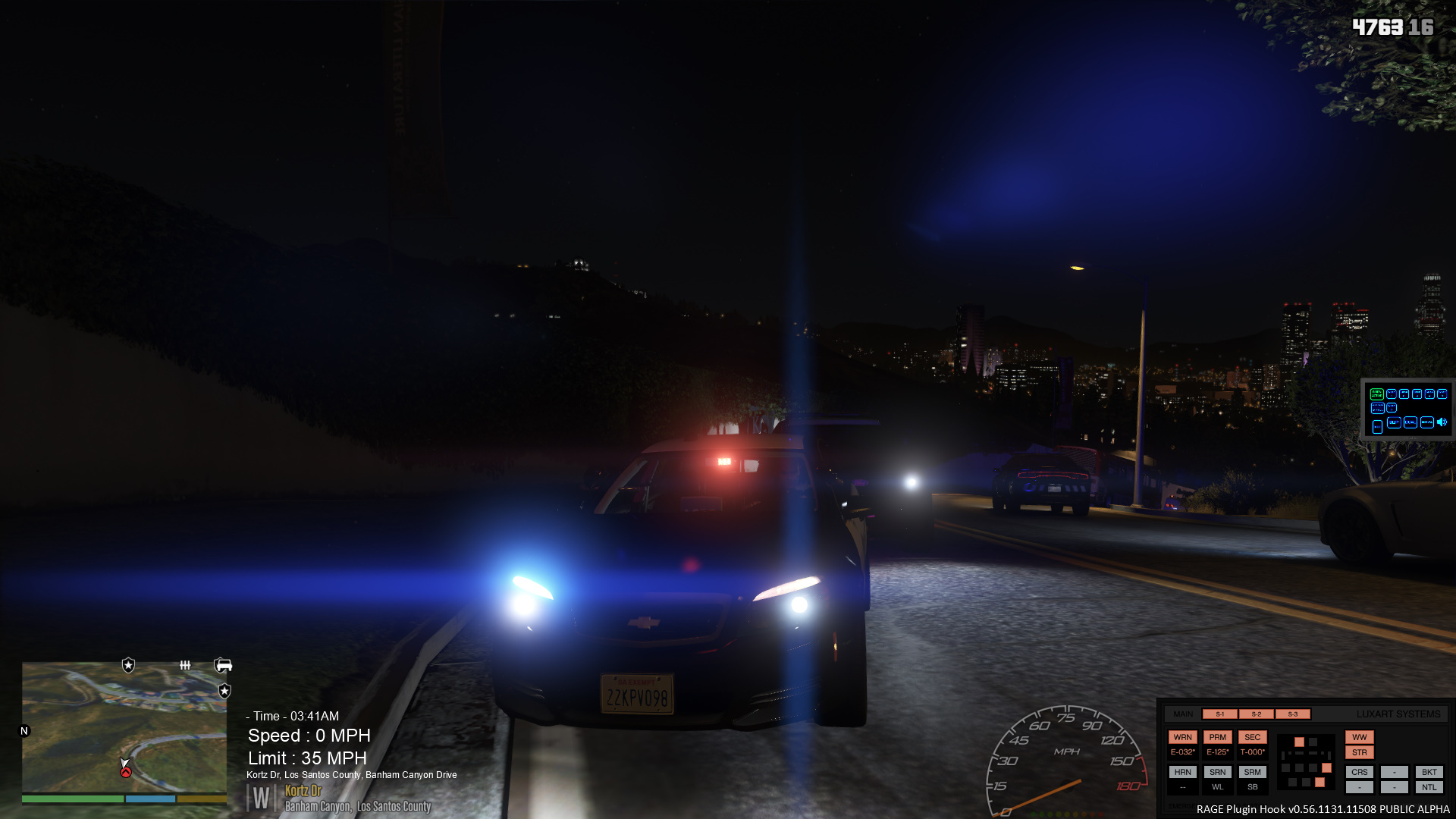Viewport: 1456px width, 819px height.
Task: Activate the SRM siren button
Action: 1252,772
